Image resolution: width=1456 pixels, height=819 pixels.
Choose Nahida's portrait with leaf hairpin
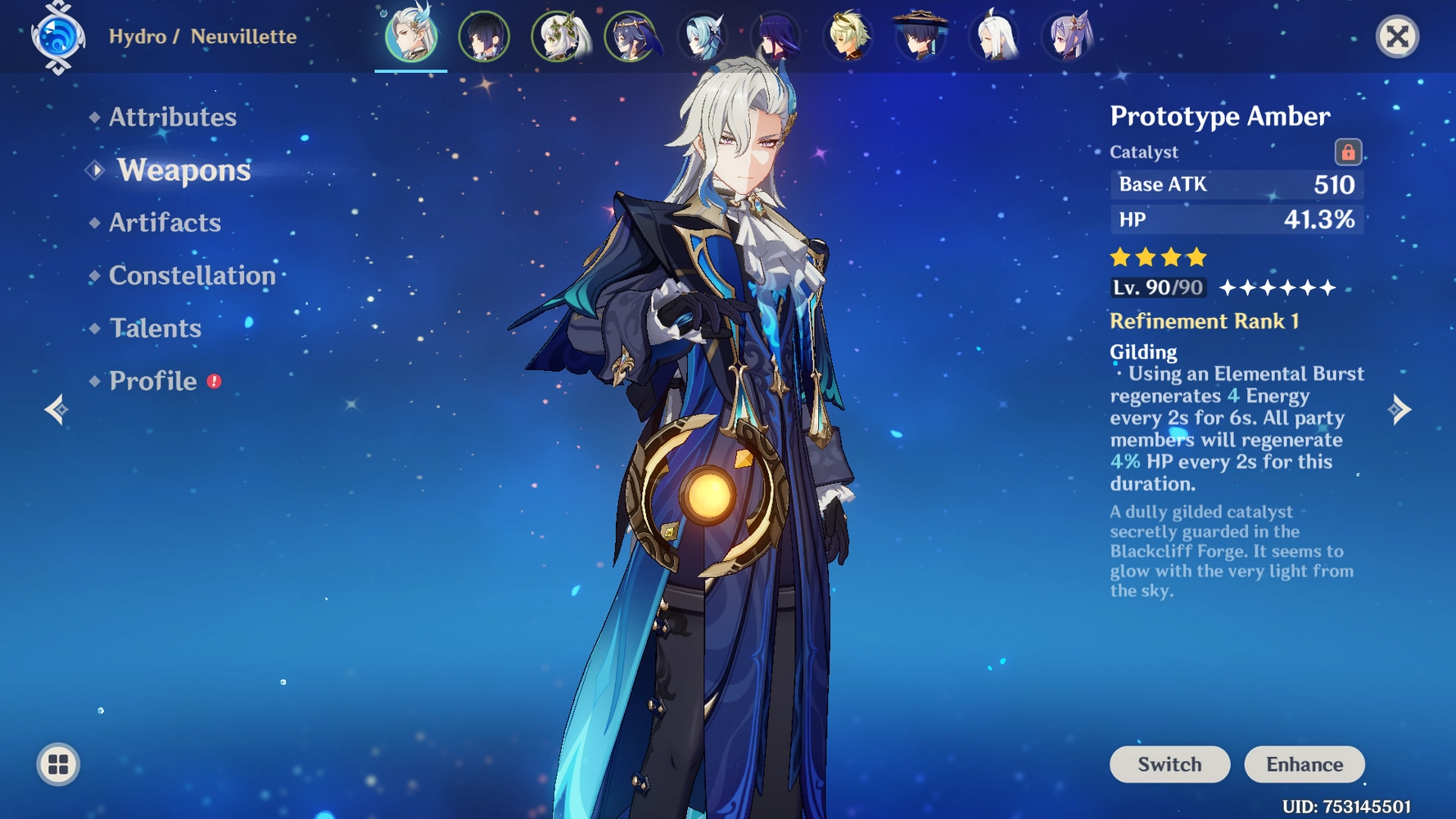pos(558,37)
